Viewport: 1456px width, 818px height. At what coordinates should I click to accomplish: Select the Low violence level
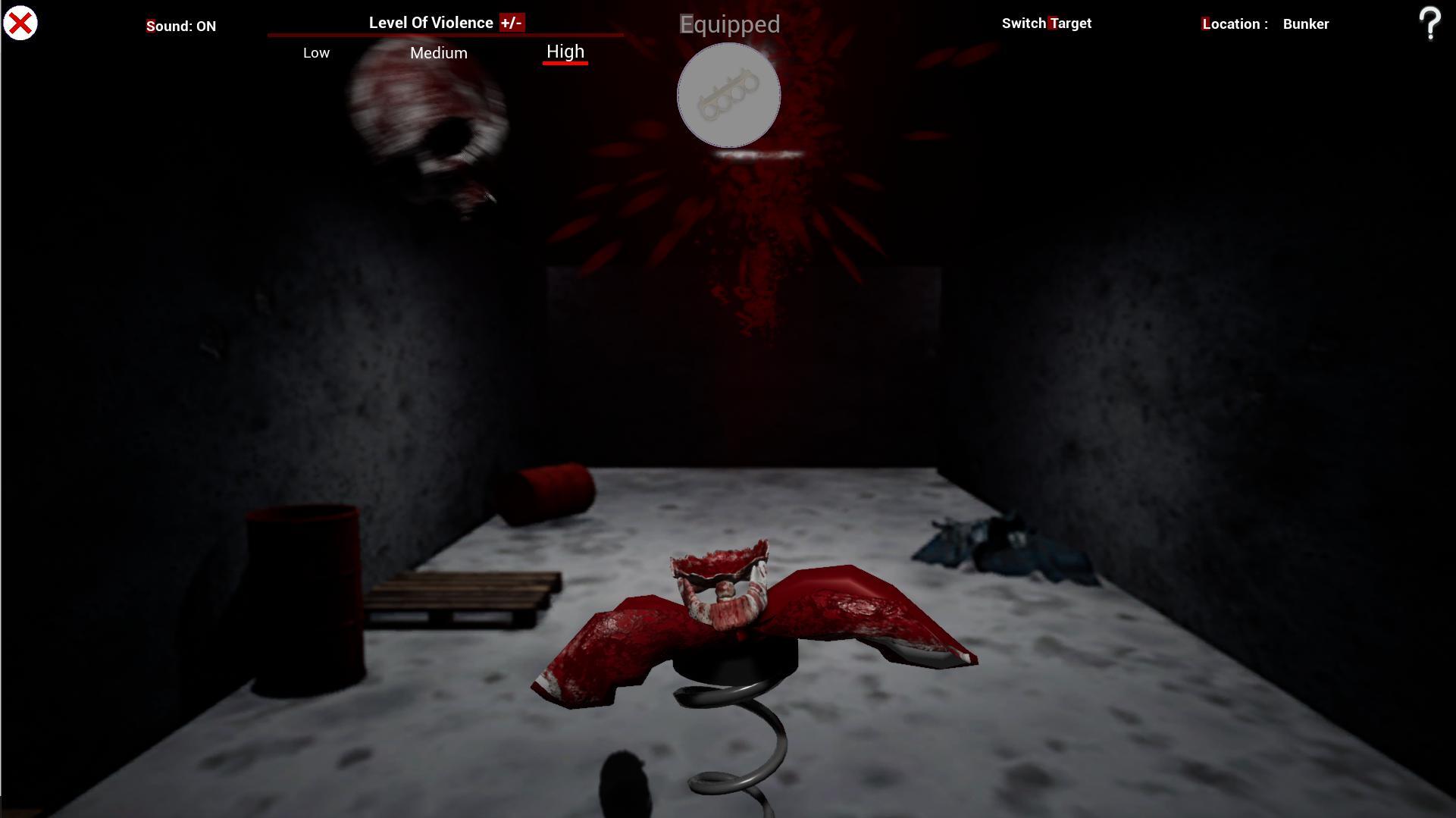coord(316,52)
